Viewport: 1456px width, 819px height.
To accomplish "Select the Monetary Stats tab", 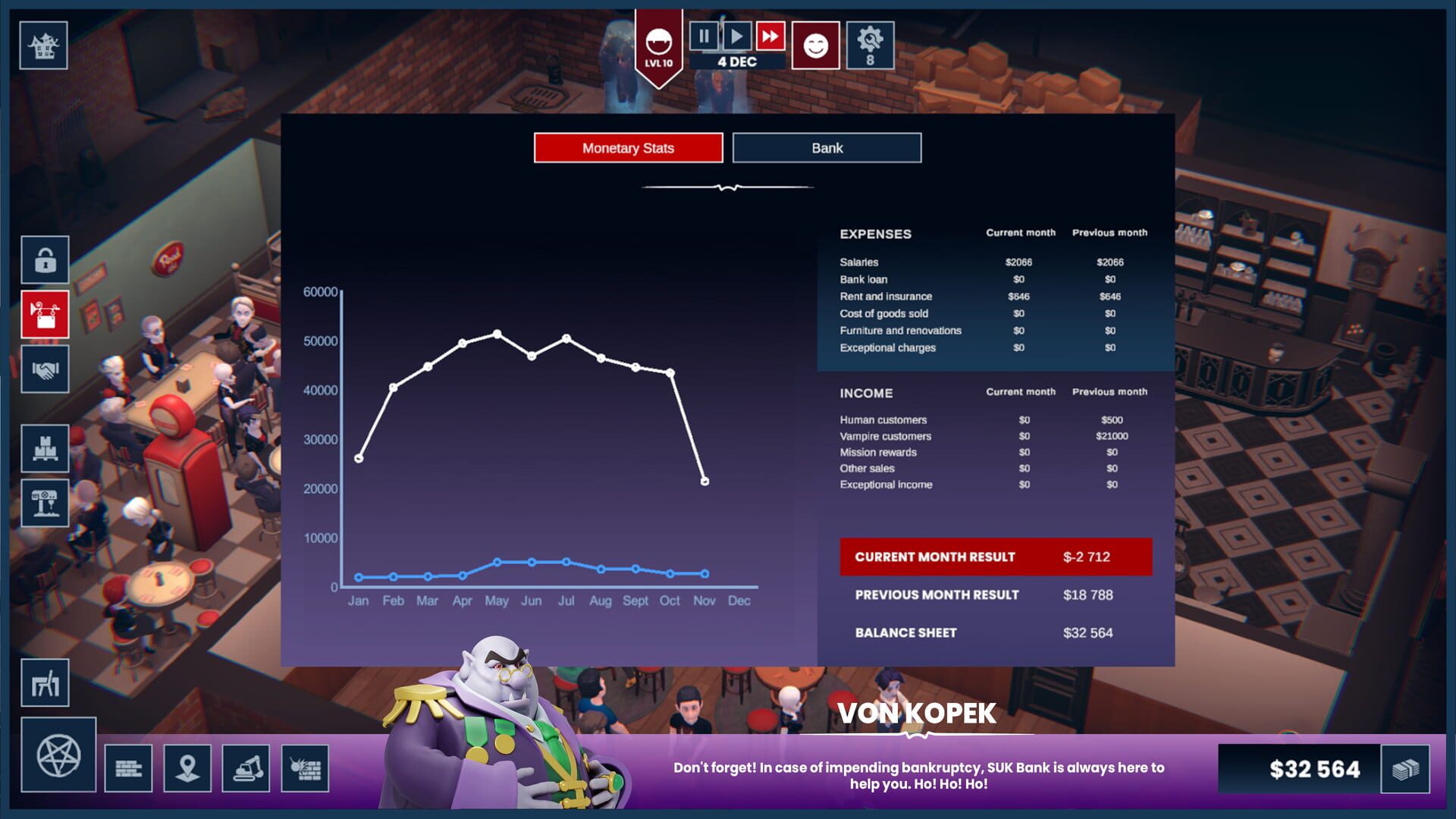I will pos(628,147).
